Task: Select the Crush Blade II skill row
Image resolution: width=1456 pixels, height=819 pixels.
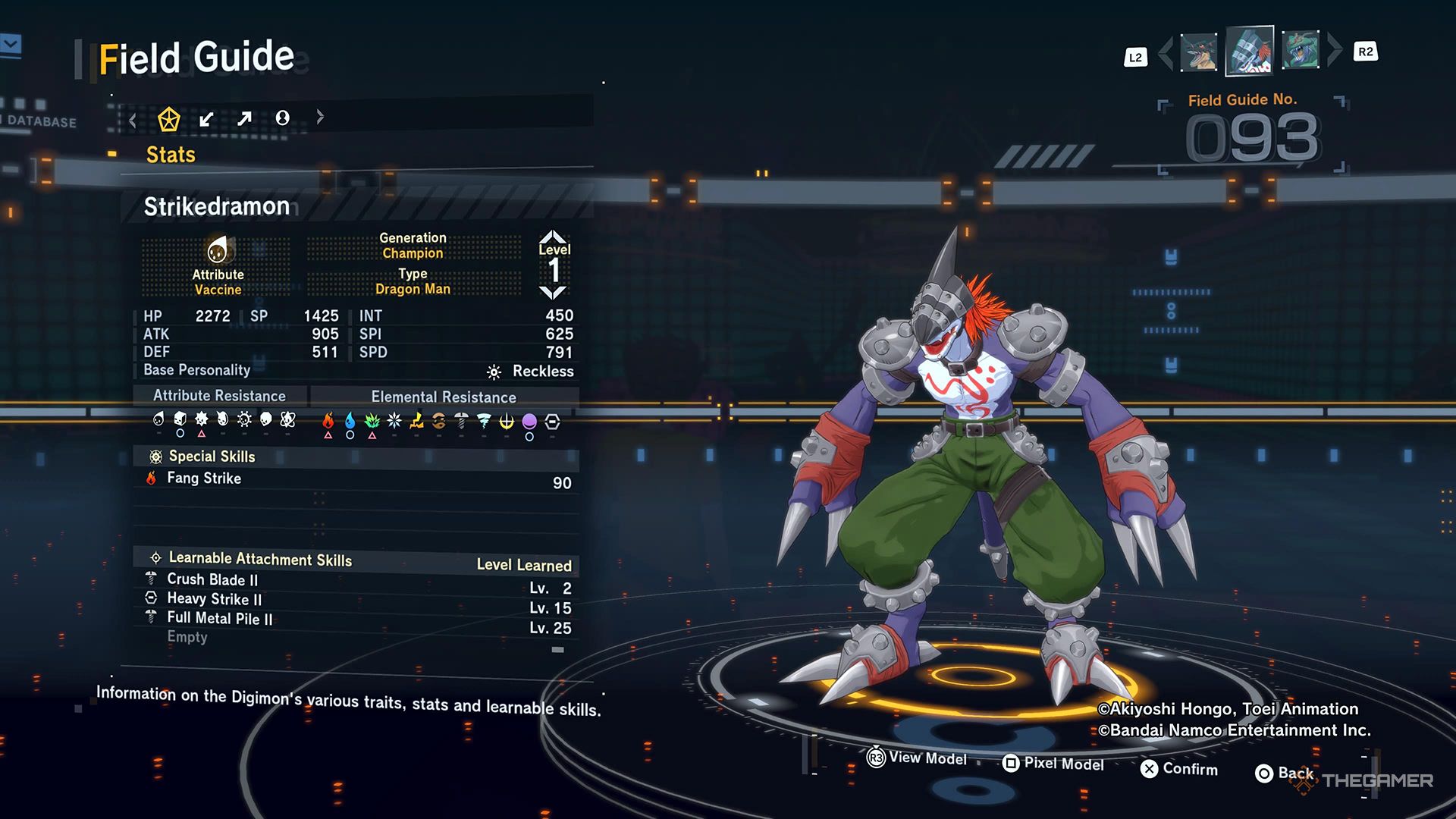Action: coord(356,582)
